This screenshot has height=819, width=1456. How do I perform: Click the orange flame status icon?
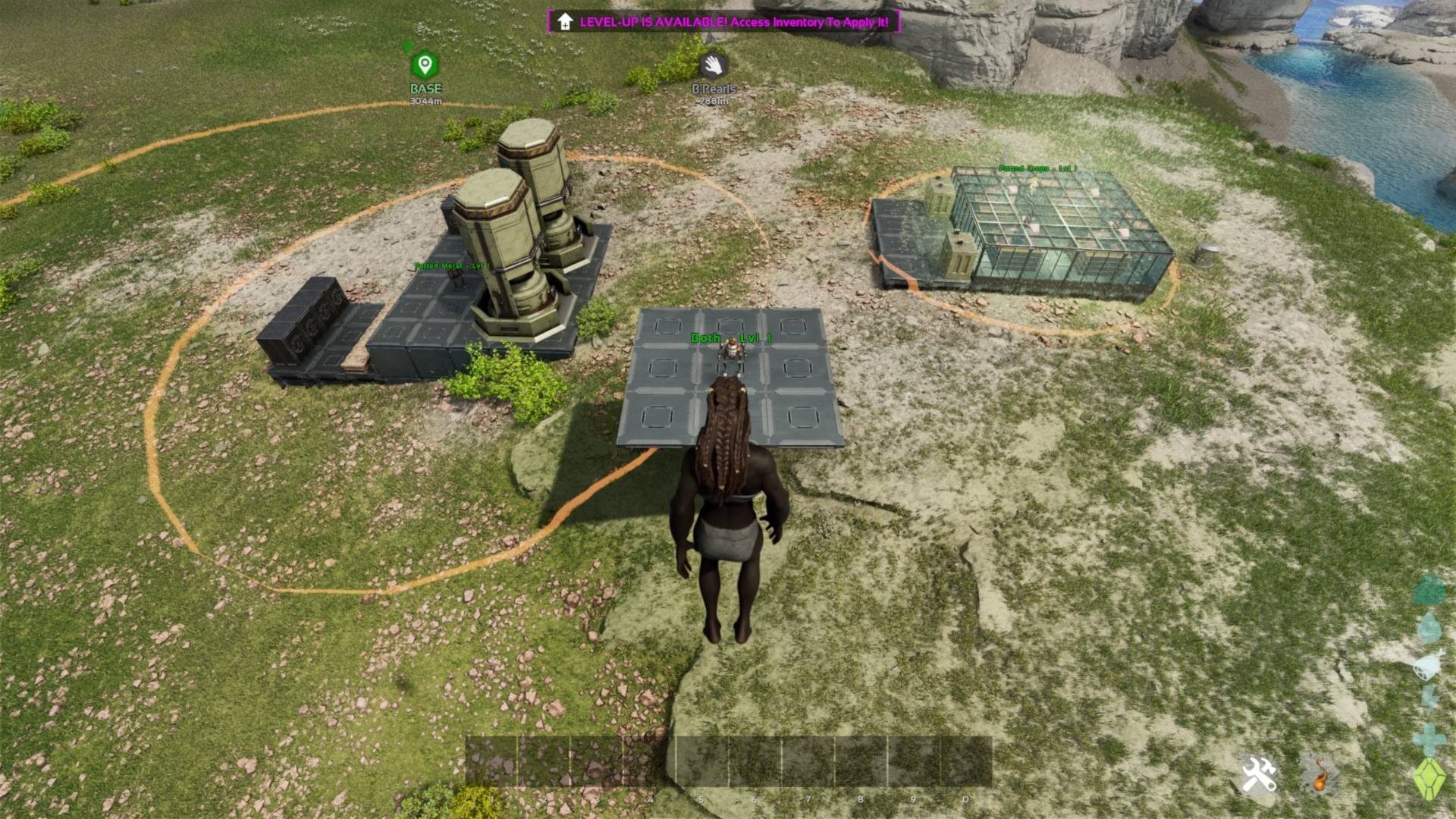click(1321, 775)
